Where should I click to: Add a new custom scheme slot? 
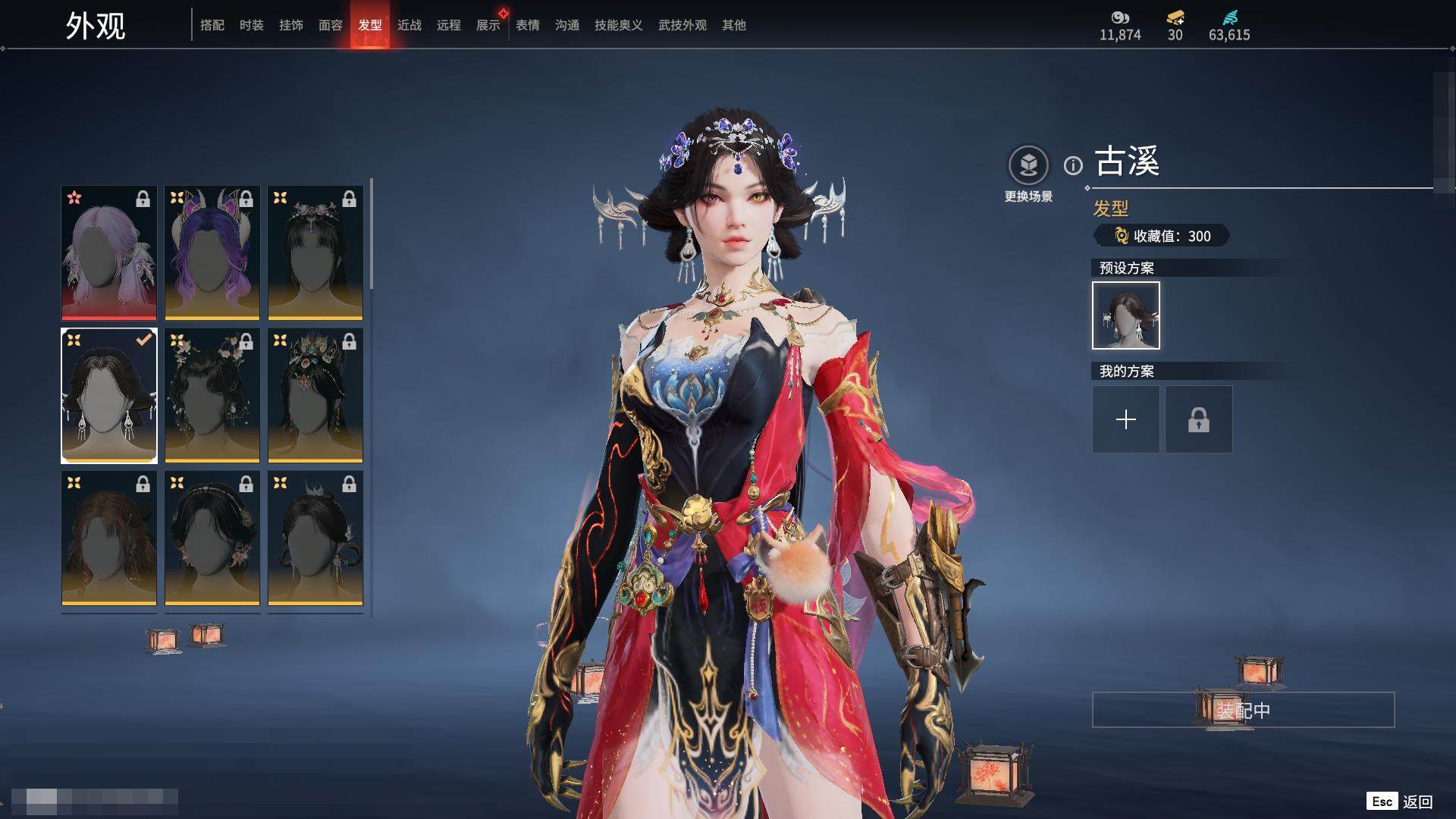[1126, 419]
